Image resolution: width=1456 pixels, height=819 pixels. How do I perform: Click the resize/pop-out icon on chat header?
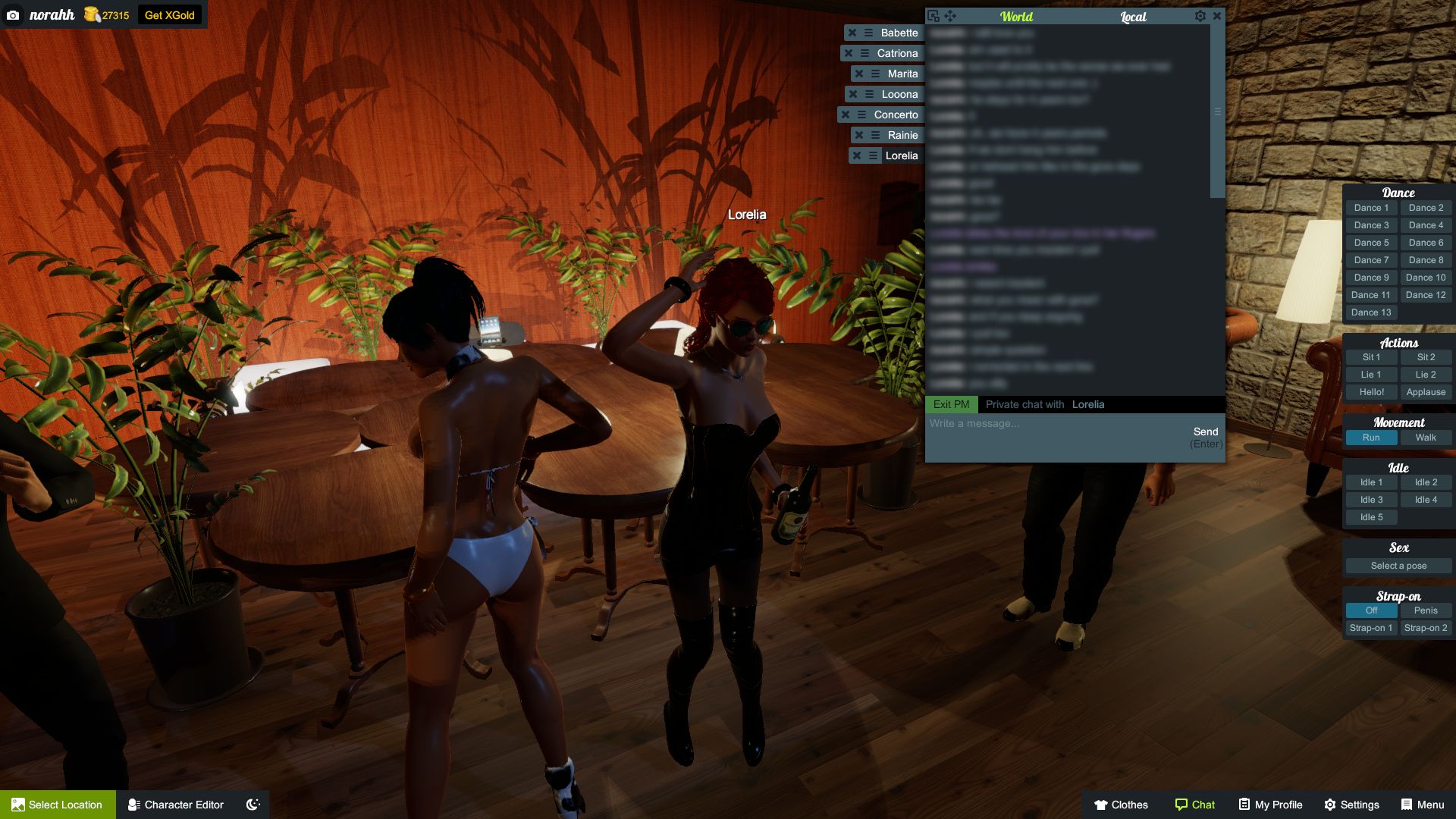pos(934,15)
